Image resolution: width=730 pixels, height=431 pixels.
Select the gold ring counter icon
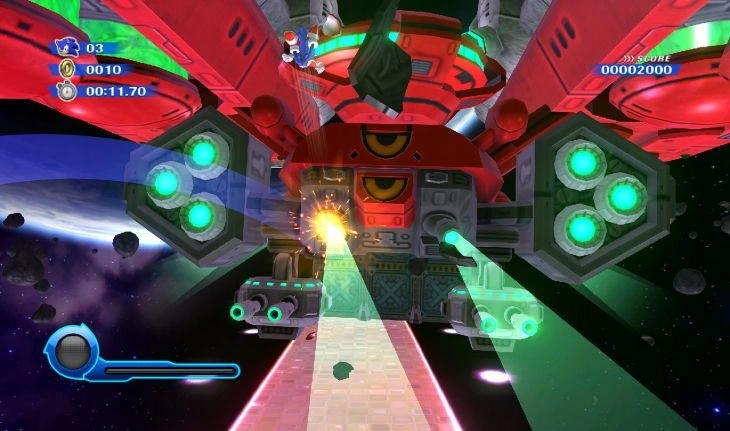pos(67,69)
